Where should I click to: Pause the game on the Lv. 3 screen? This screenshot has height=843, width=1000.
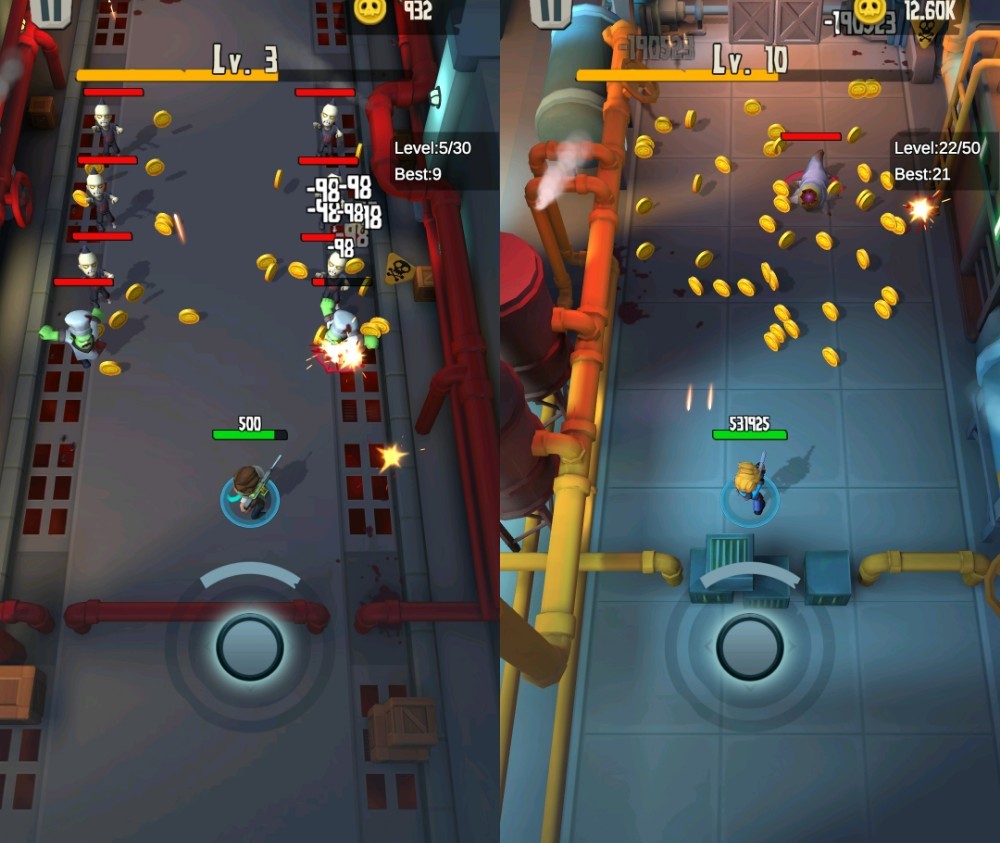(45, 10)
